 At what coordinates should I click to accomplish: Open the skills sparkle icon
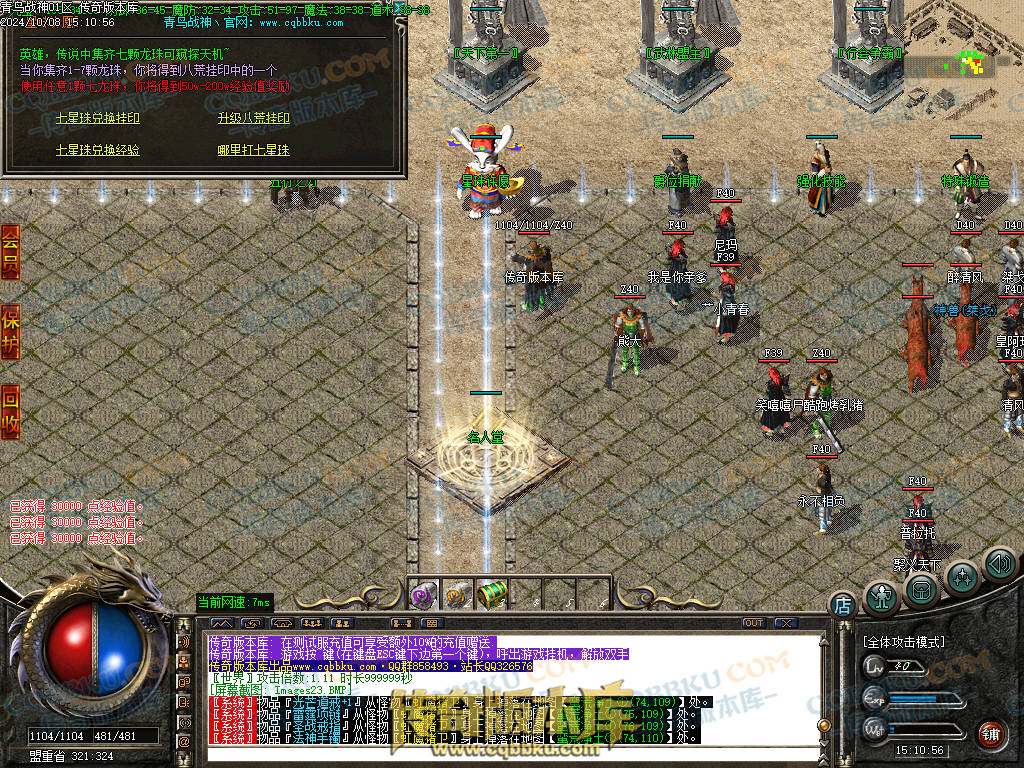[x=962, y=577]
